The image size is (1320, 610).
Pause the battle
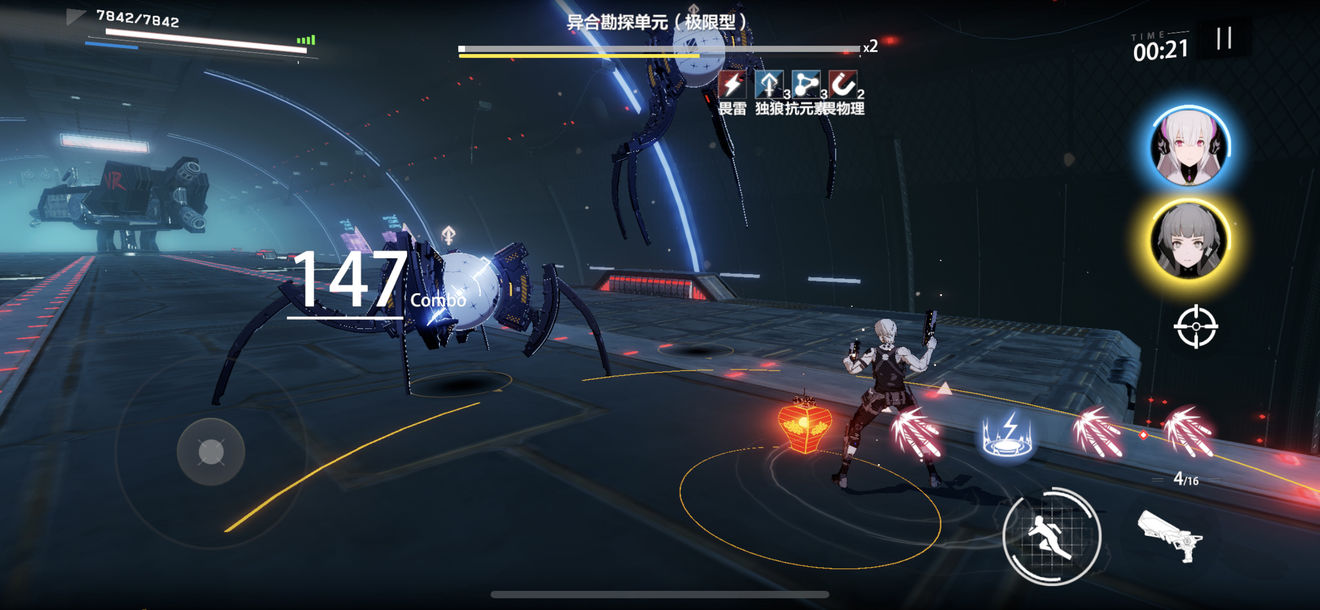[x=1224, y=39]
